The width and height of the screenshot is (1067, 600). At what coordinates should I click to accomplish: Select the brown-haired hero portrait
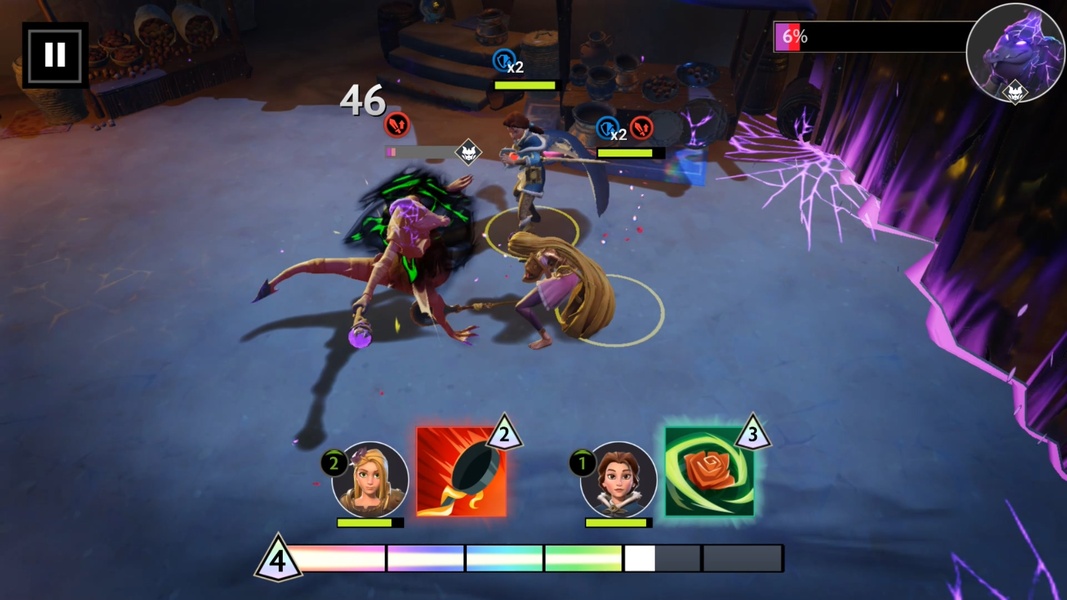tap(618, 480)
